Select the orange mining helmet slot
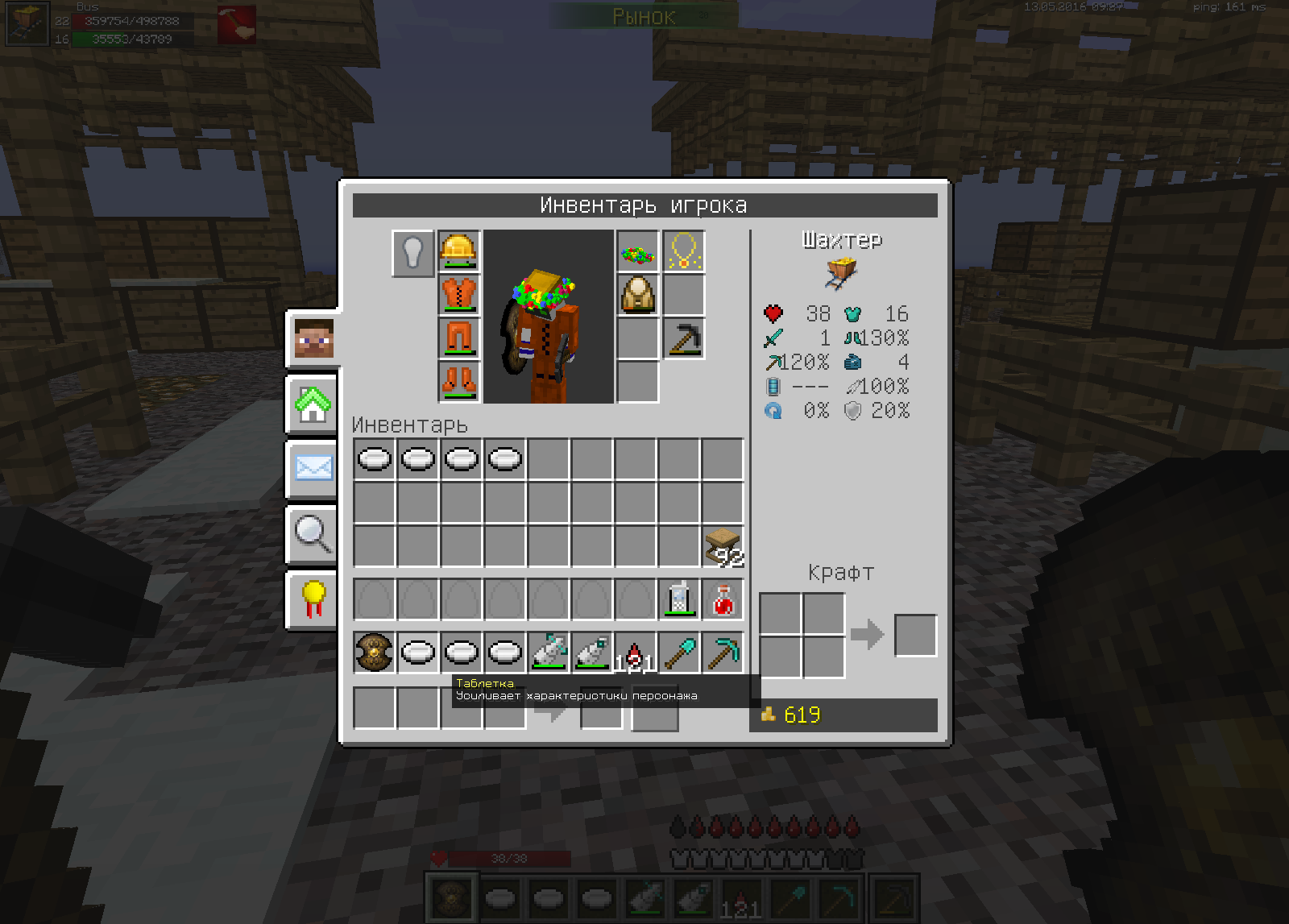The image size is (1289, 924). pos(459,251)
